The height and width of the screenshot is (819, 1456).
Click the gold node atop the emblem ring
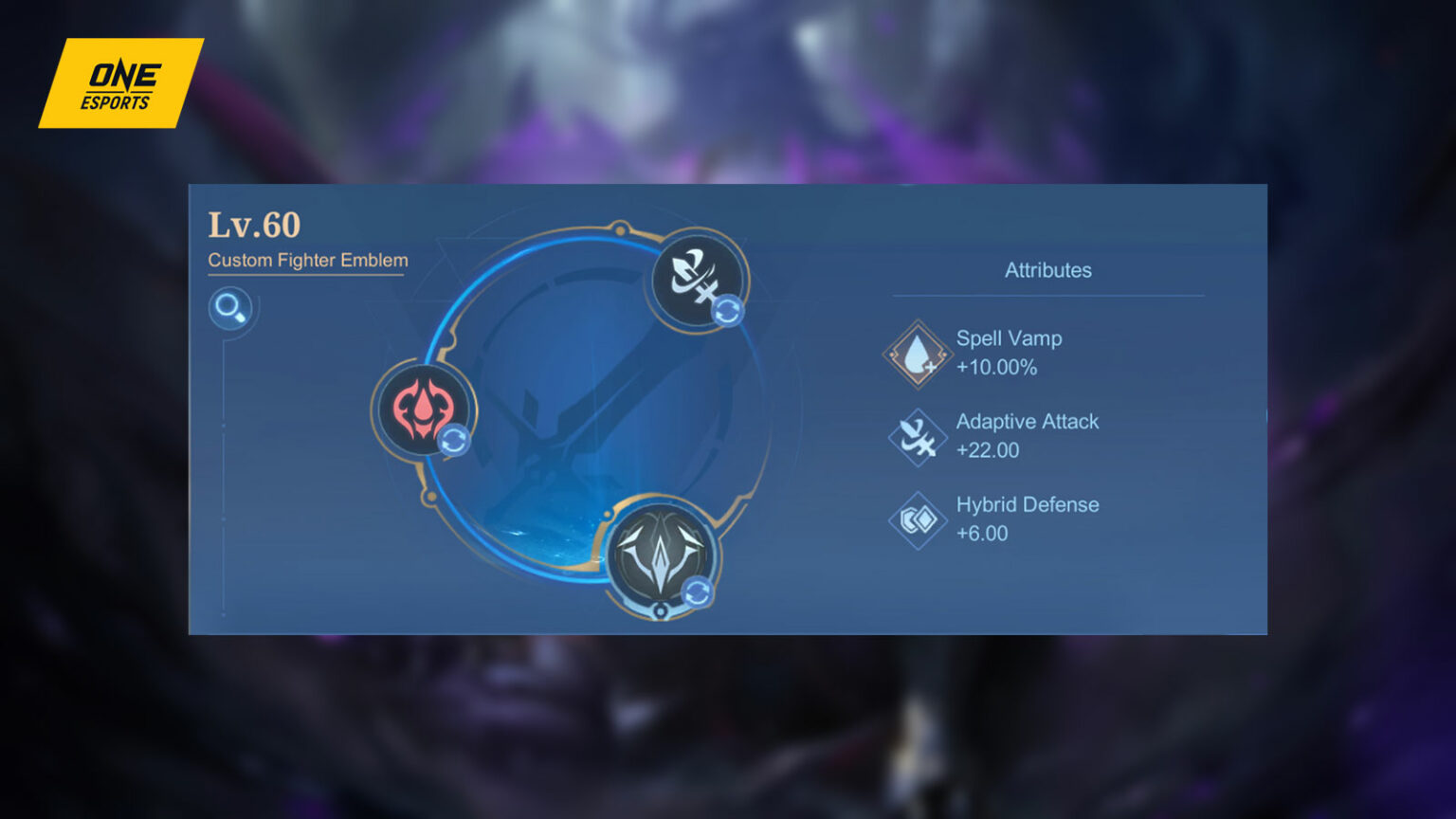click(621, 227)
